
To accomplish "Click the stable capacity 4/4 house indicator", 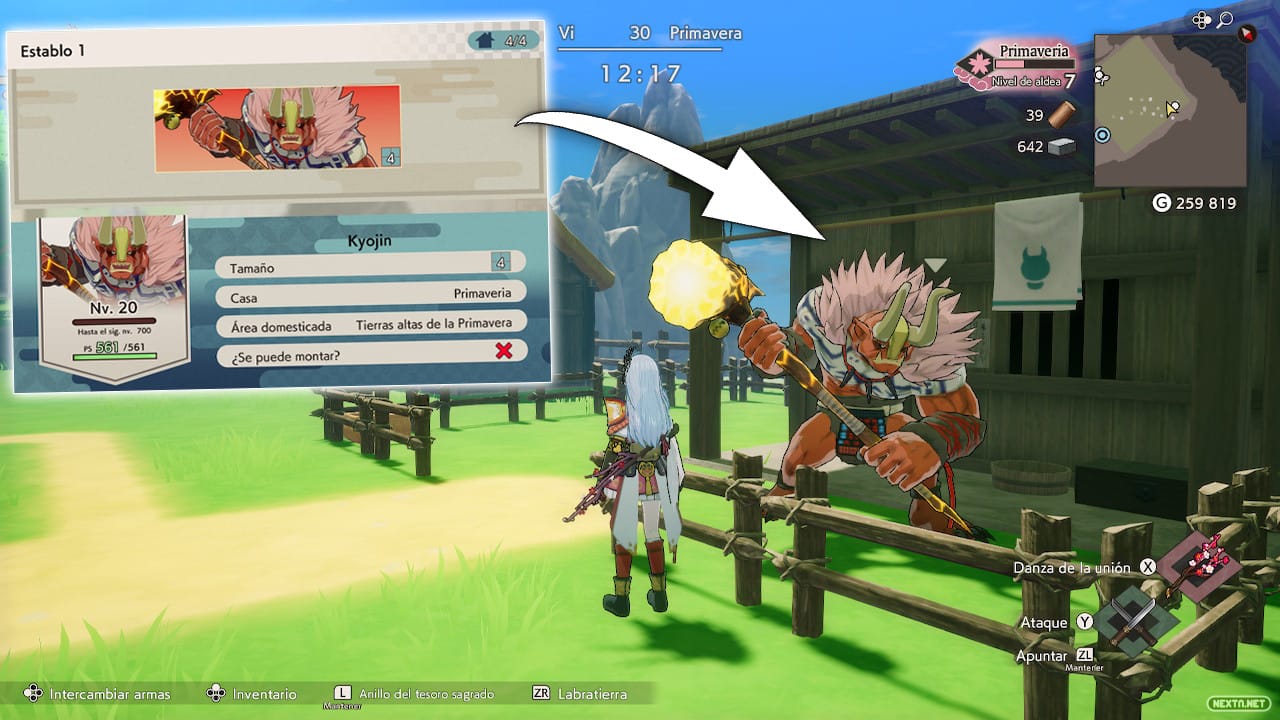I will (502, 41).
